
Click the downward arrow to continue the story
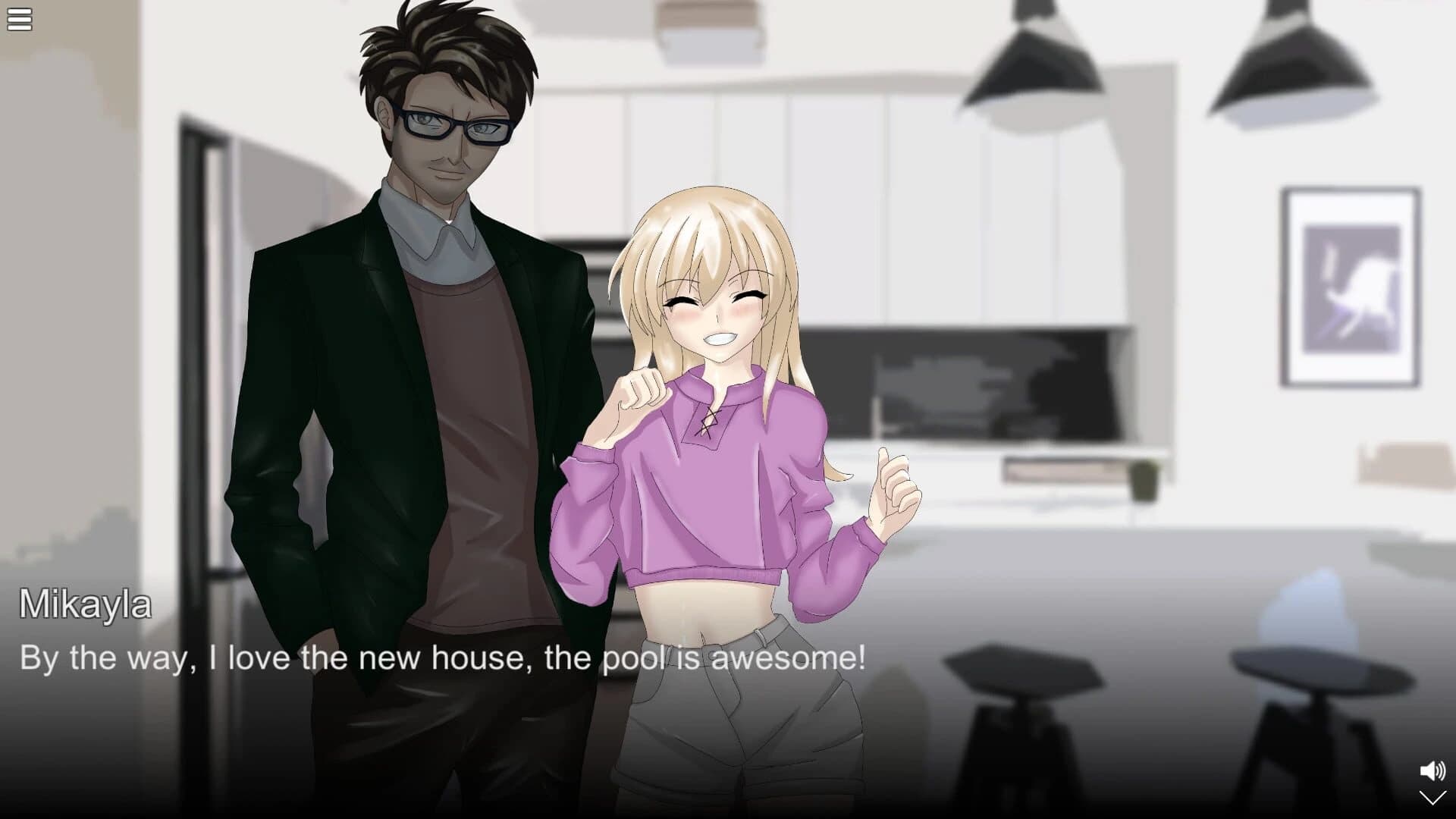(1432, 799)
